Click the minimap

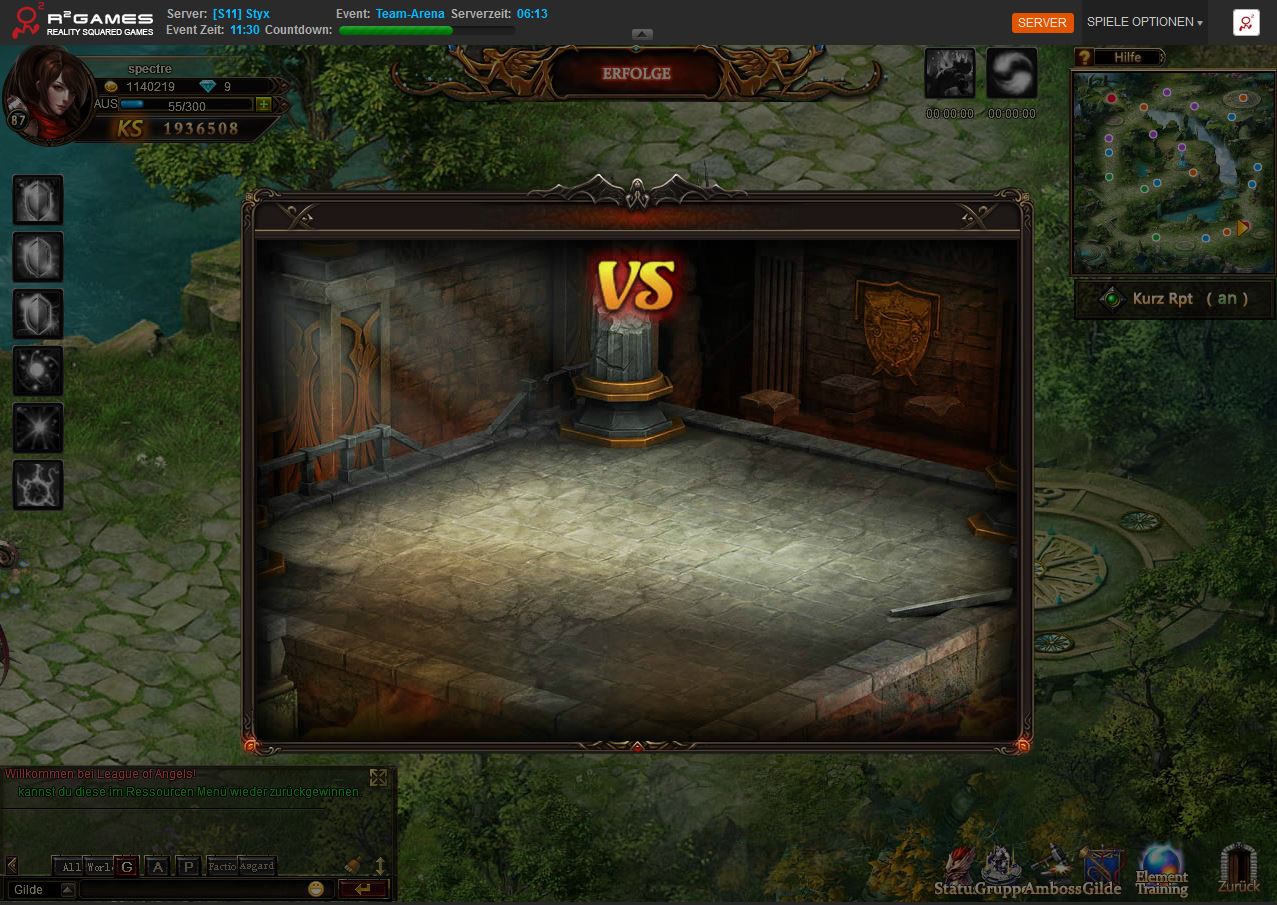coord(1173,172)
